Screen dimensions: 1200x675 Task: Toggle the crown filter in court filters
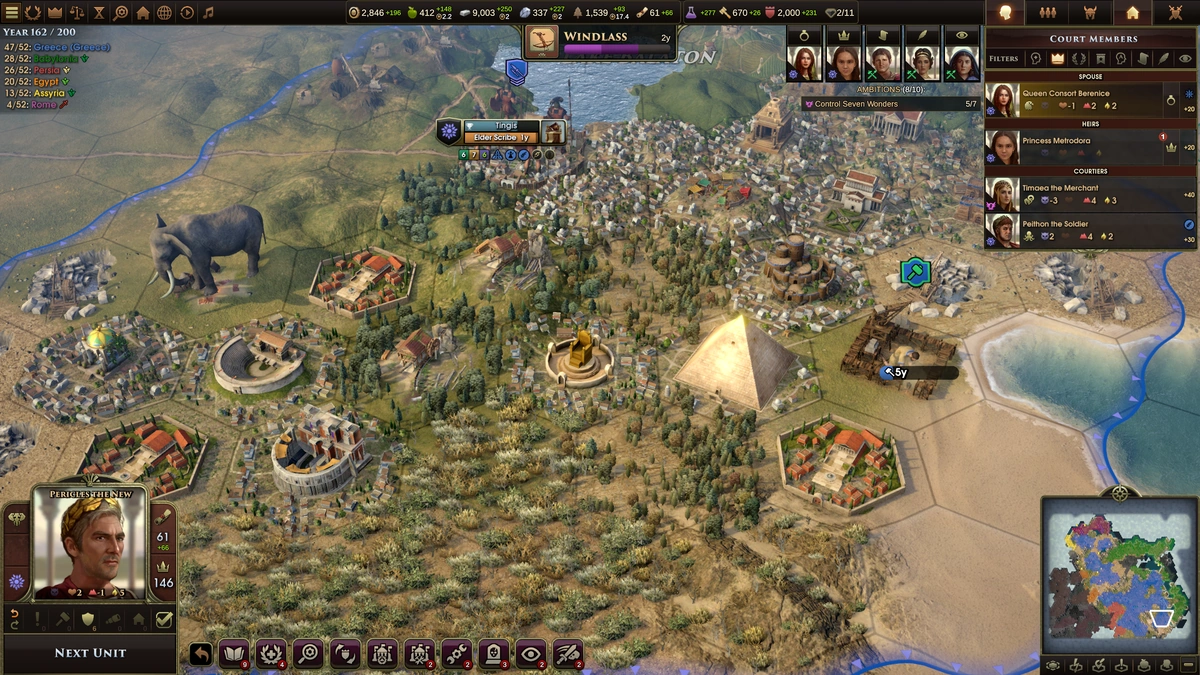click(x=1057, y=59)
